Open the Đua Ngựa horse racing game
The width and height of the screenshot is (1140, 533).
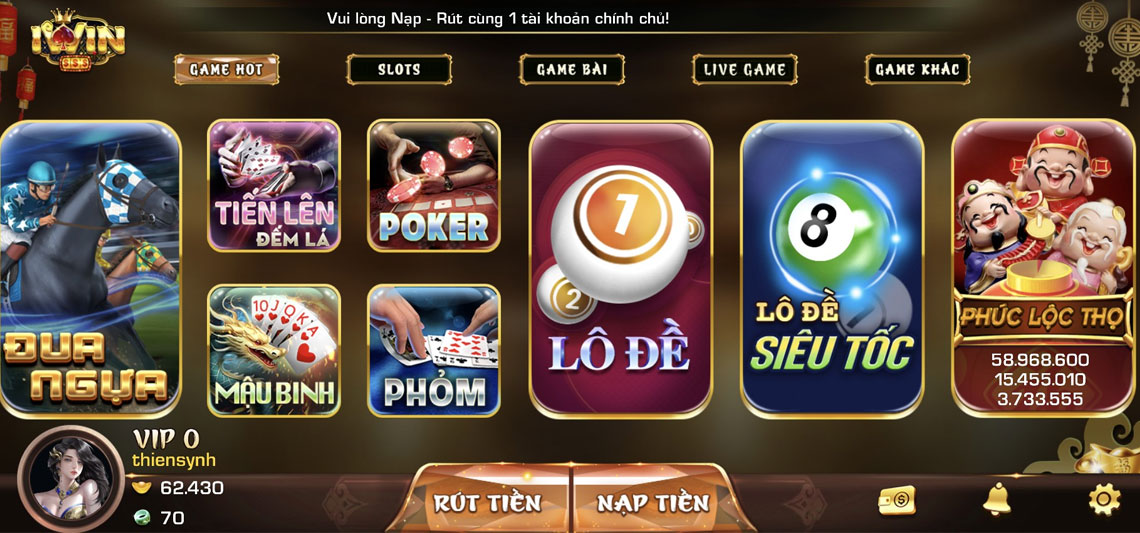click(88, 268)
